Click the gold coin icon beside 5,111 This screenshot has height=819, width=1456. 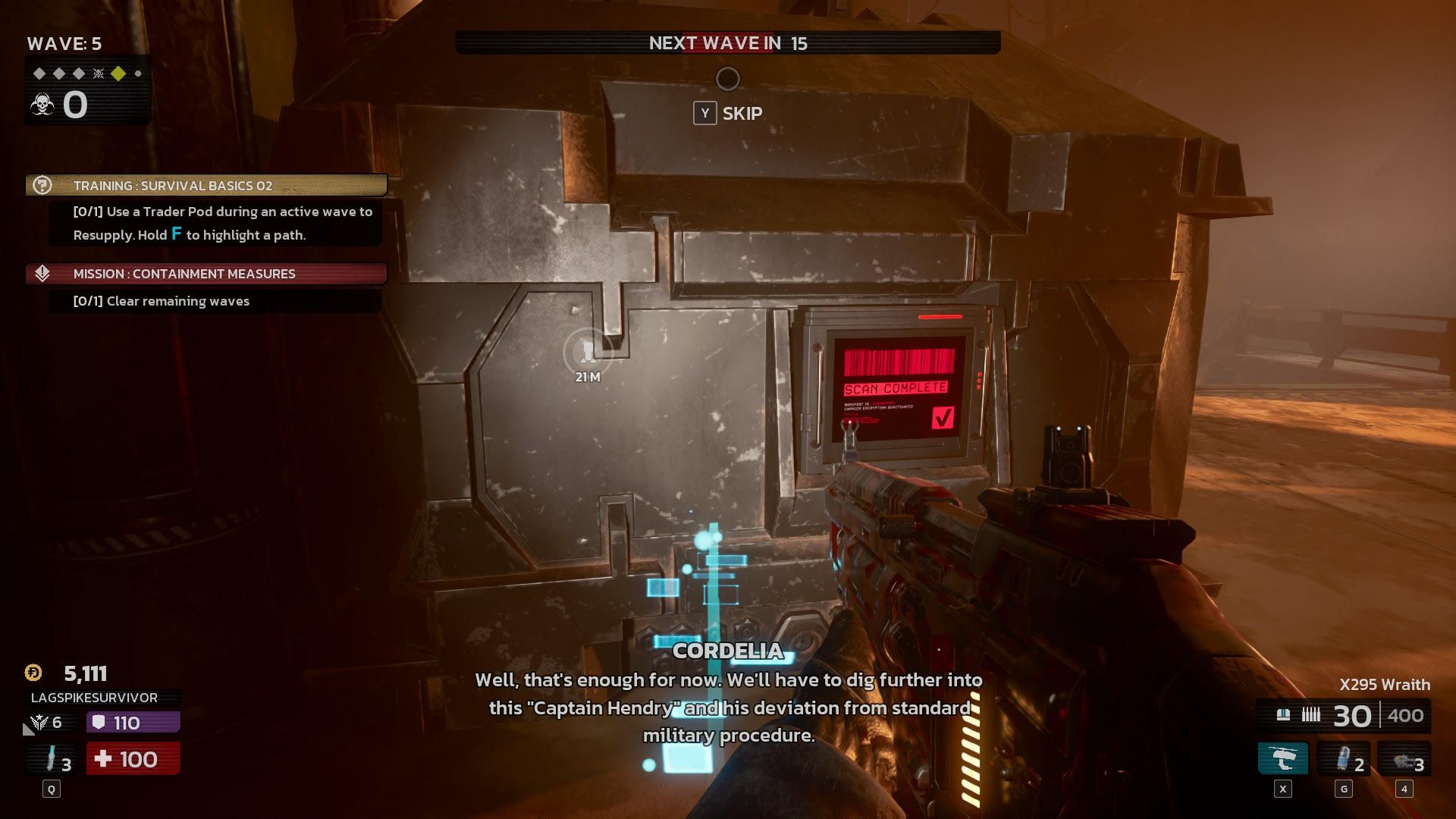pyautogui.click(x=33, y=673)
